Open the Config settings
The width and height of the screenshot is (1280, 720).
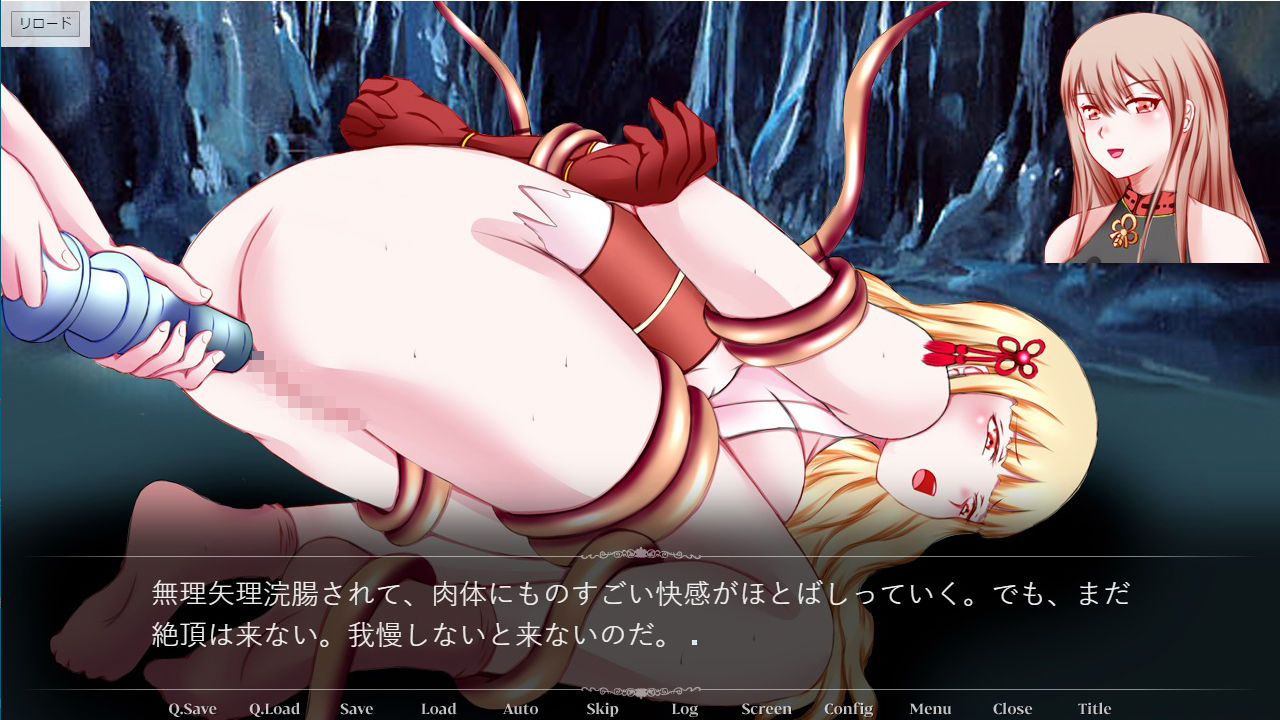847,708
